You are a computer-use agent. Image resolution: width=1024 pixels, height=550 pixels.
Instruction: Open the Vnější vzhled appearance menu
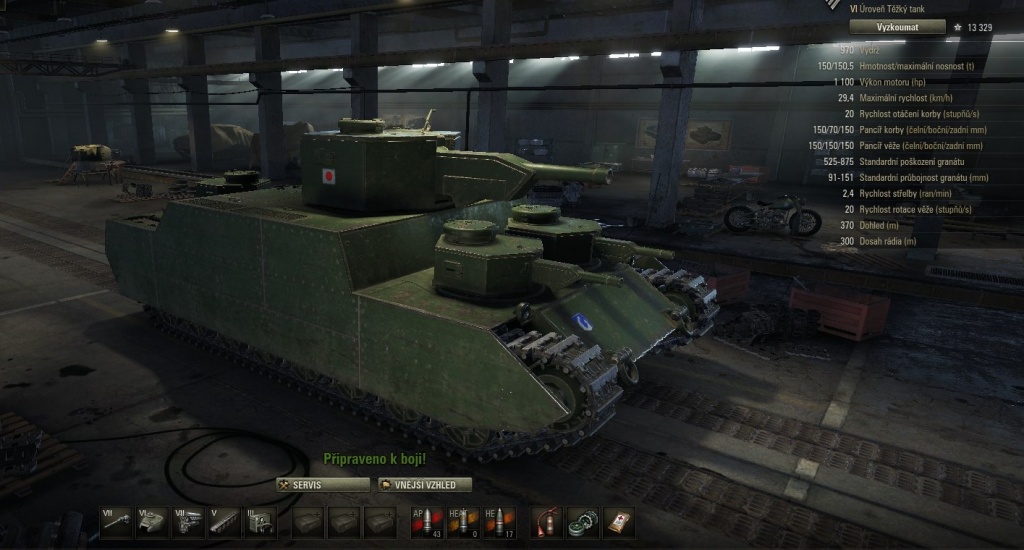coord(425,485)
